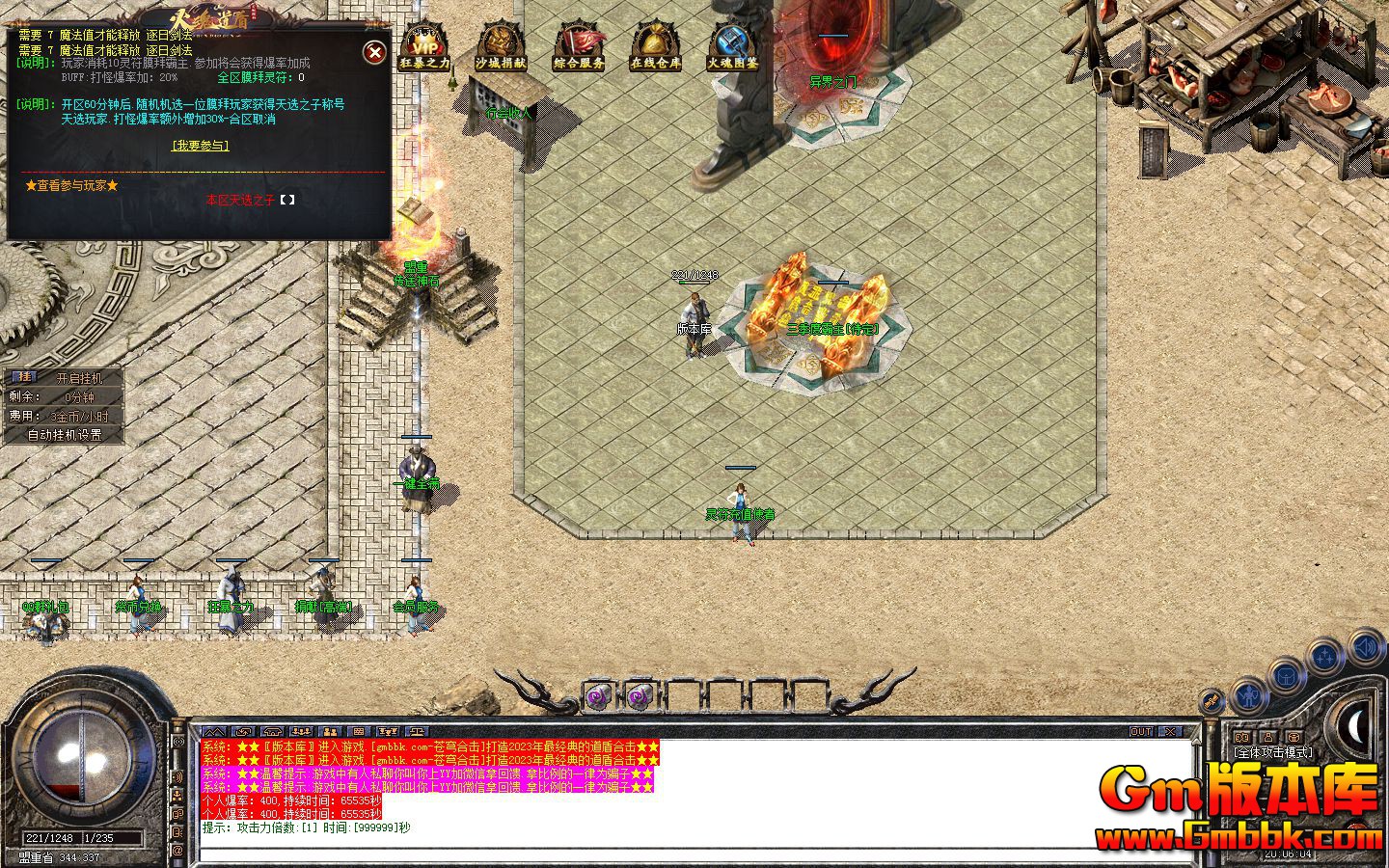Click the ★查看参与玩家★ link
Screen dimensions: 1389x868
click(71, 186)
